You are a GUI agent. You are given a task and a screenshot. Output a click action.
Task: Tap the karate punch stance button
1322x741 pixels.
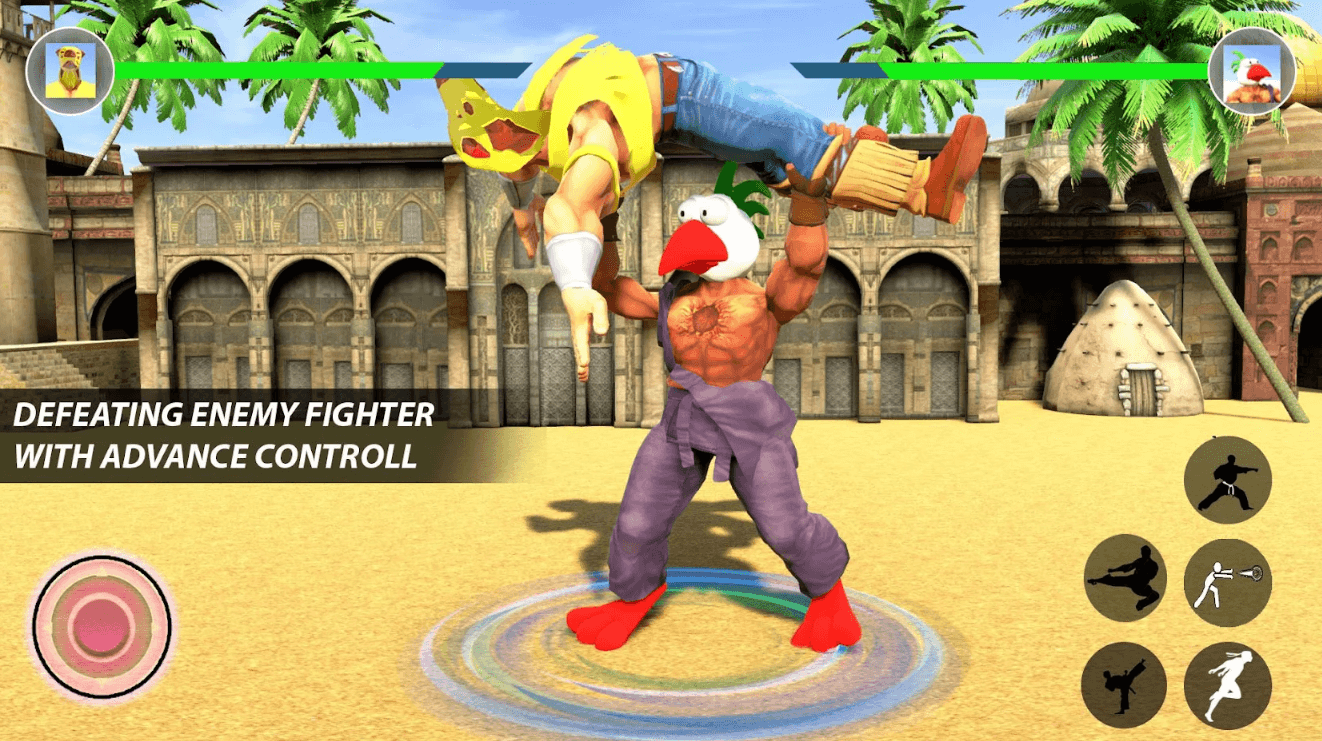(x=1227, y=480)
